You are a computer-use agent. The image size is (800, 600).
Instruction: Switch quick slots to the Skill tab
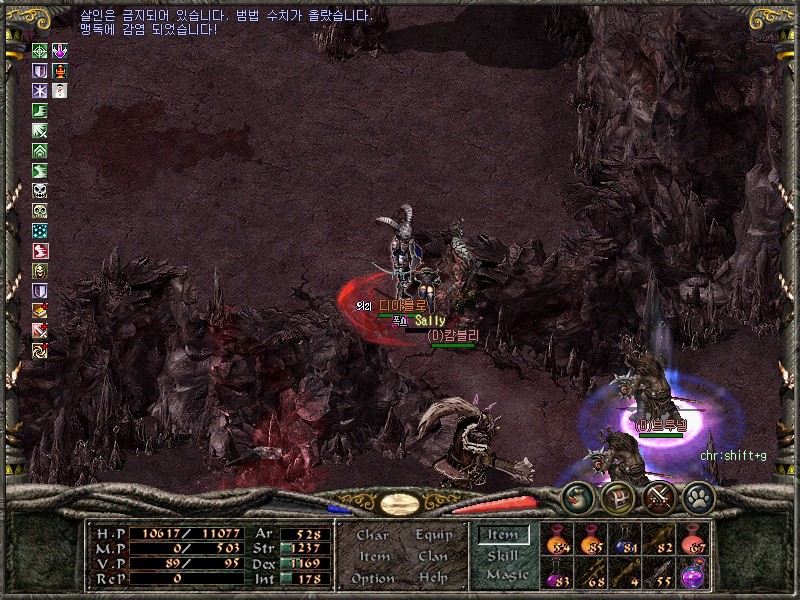502,556
